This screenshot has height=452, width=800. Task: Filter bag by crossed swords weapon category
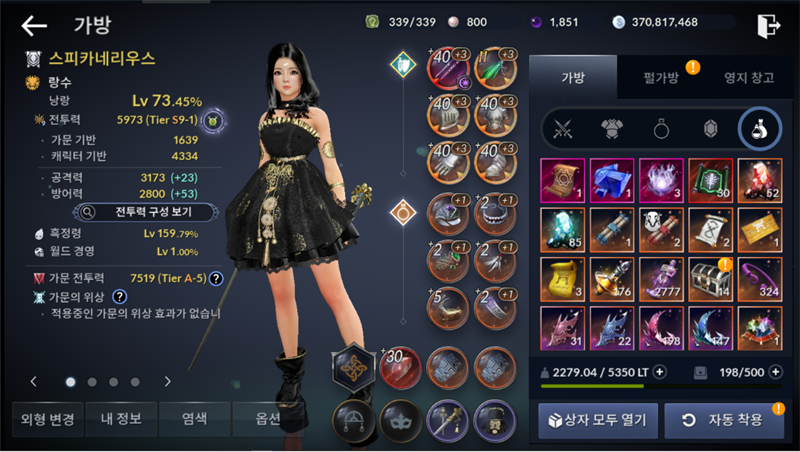[563, 128]
